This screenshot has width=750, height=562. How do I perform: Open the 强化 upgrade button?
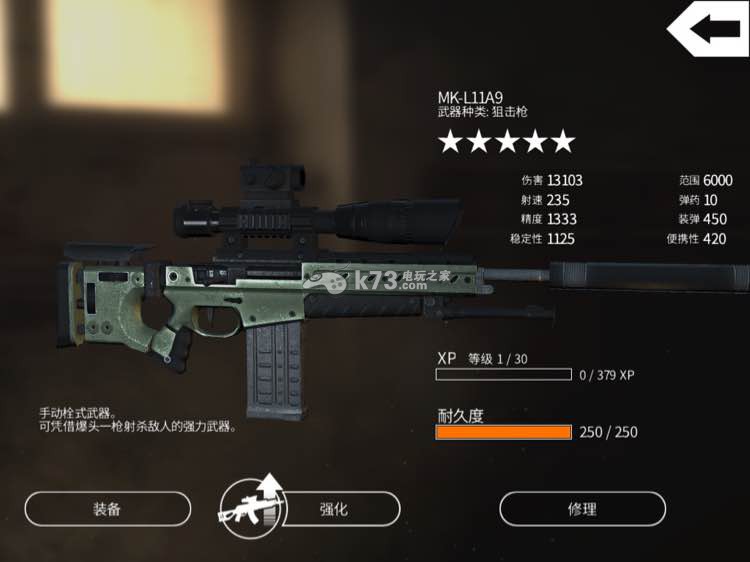click(x=333, y=509)
